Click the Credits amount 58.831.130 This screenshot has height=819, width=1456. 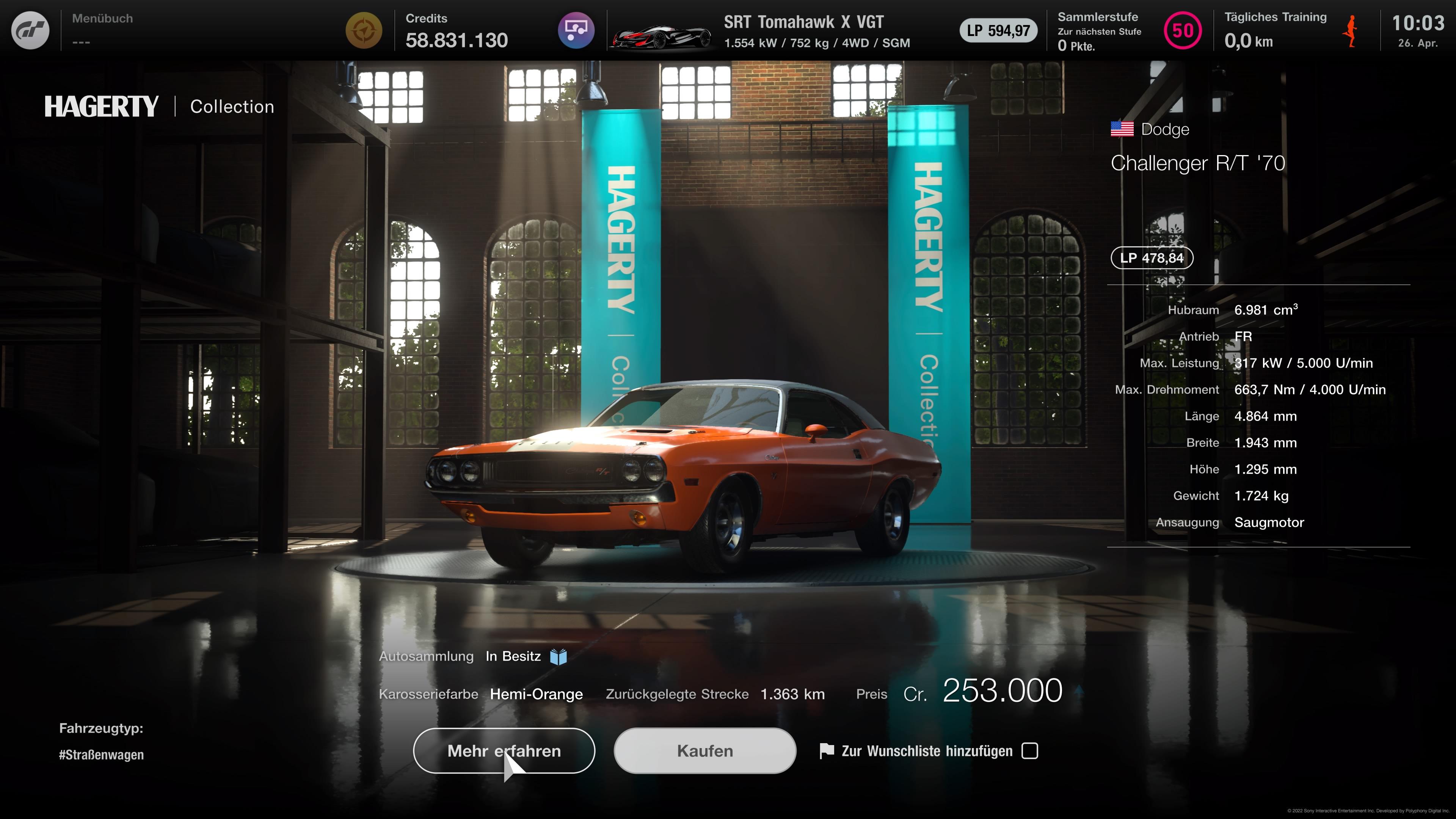pos(457,39)
